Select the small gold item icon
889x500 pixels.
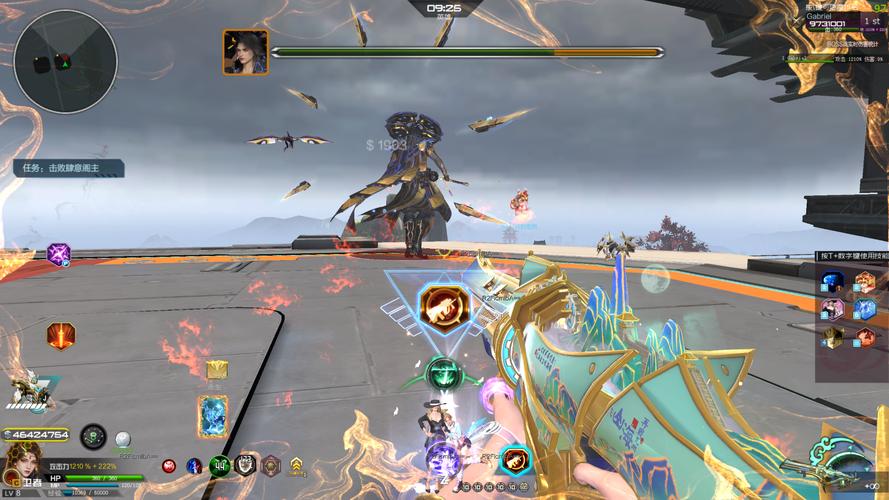[x=216, y=370]
